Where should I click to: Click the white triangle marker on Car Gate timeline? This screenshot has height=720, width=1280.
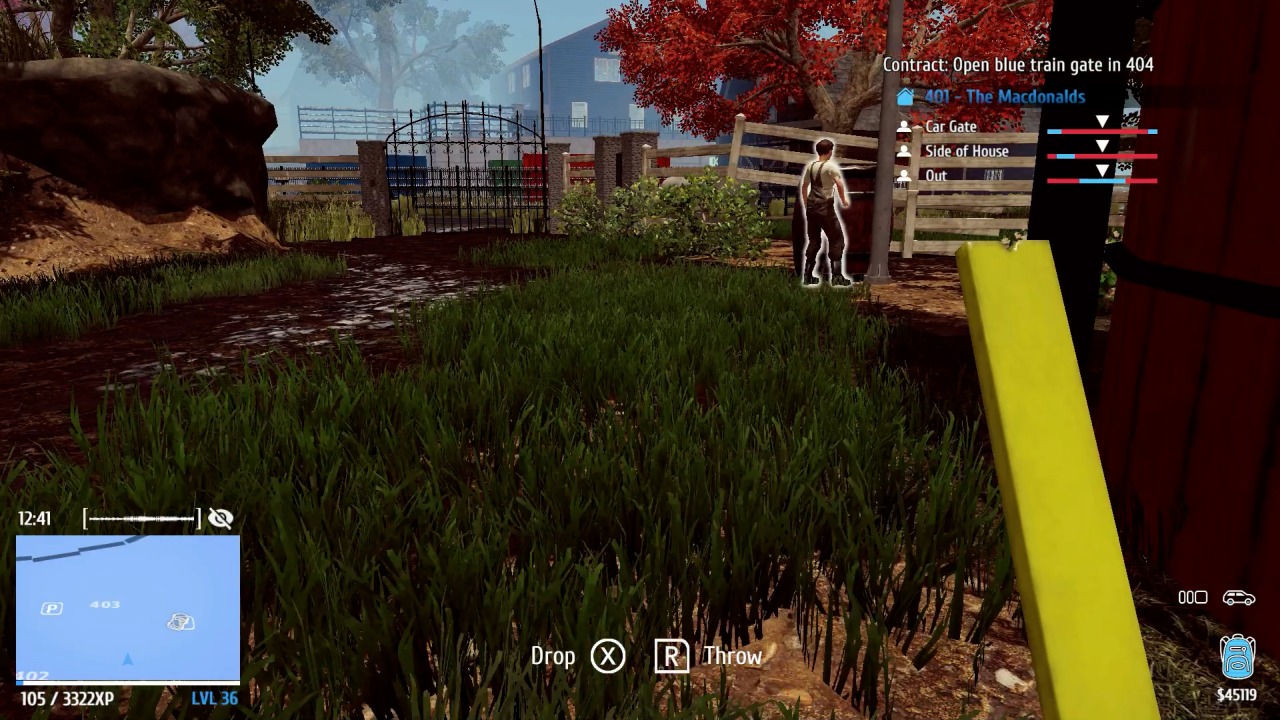tap(1103, 118)
